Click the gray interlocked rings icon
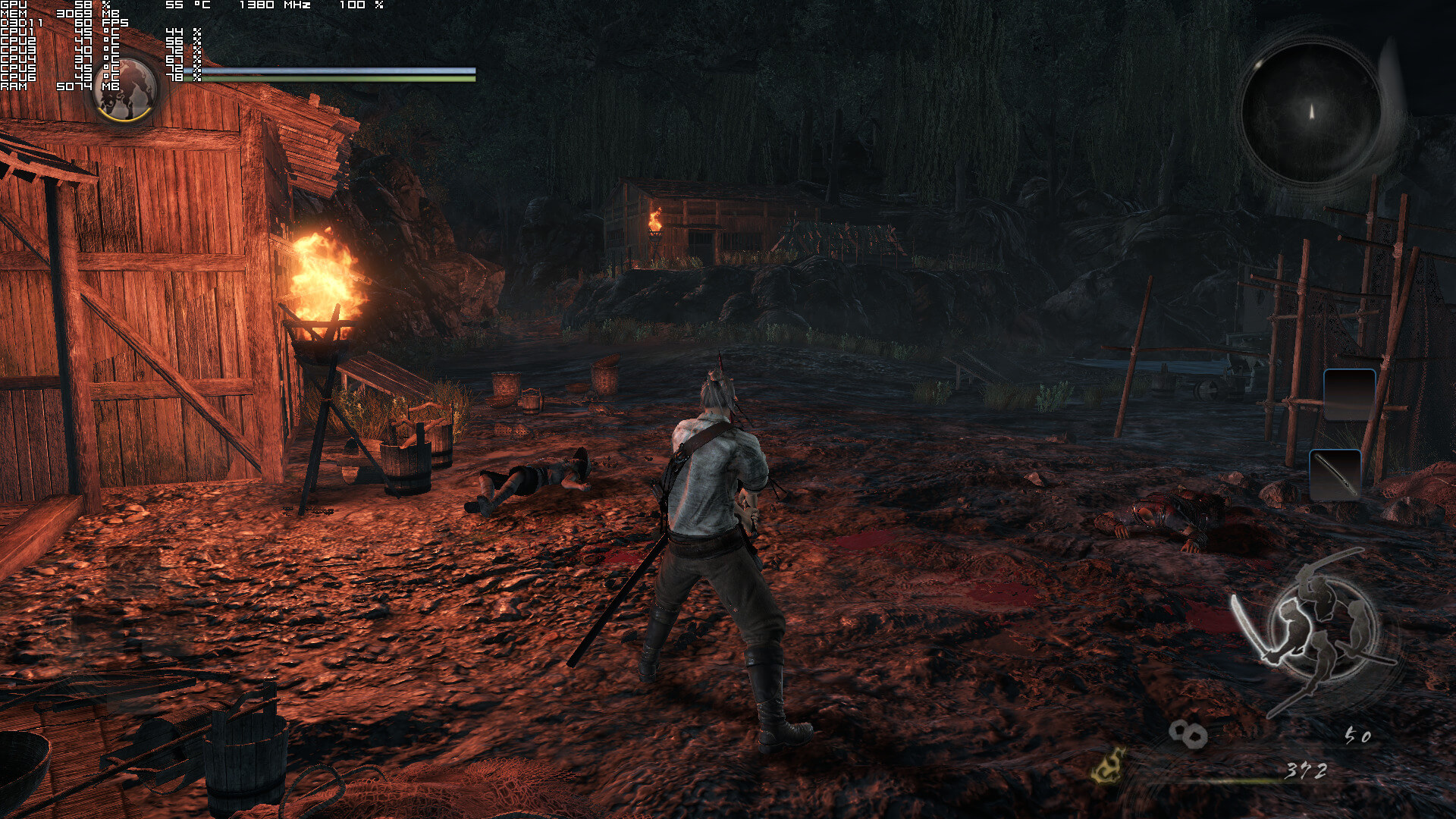Image resolution: width=1456 pixels, height=819 pixels. point(1188,733)
